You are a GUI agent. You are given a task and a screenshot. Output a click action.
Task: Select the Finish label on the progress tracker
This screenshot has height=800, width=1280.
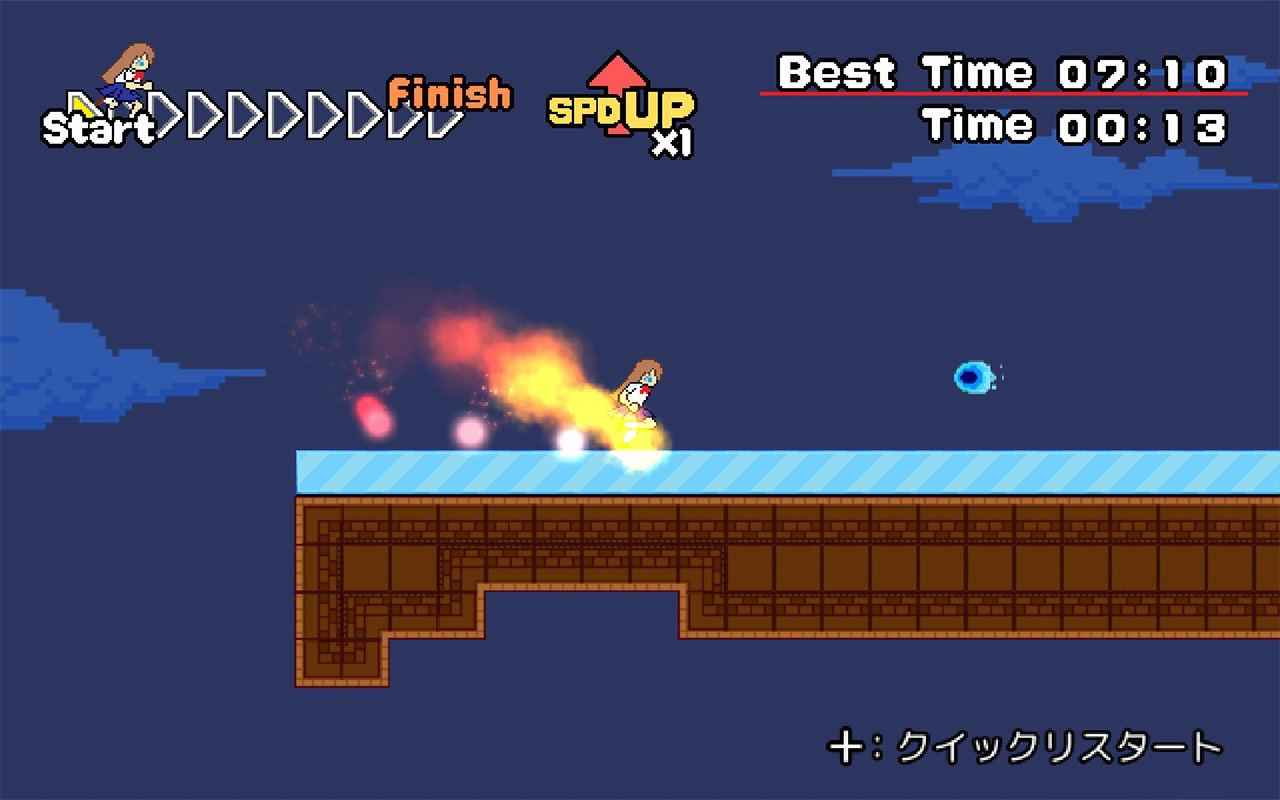pyautogui.click(x=449, y=94)
